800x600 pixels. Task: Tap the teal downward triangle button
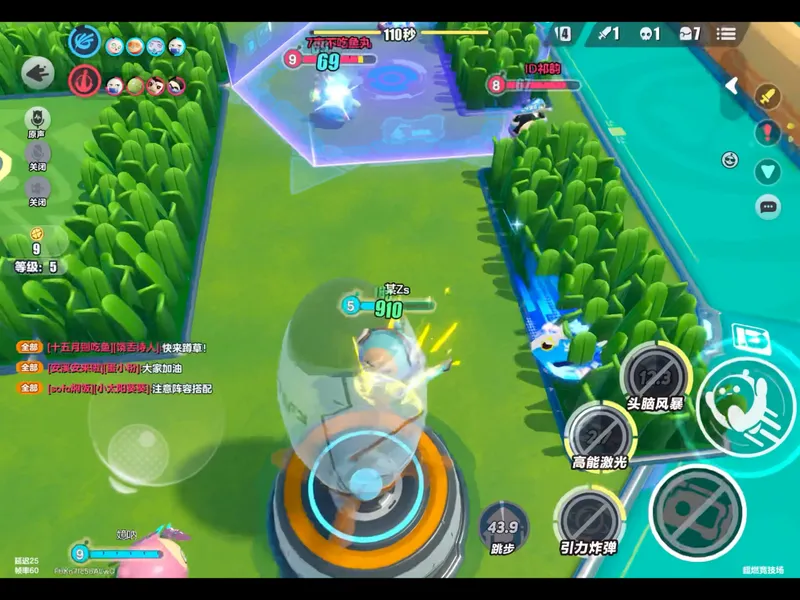(x=767, y=171)
